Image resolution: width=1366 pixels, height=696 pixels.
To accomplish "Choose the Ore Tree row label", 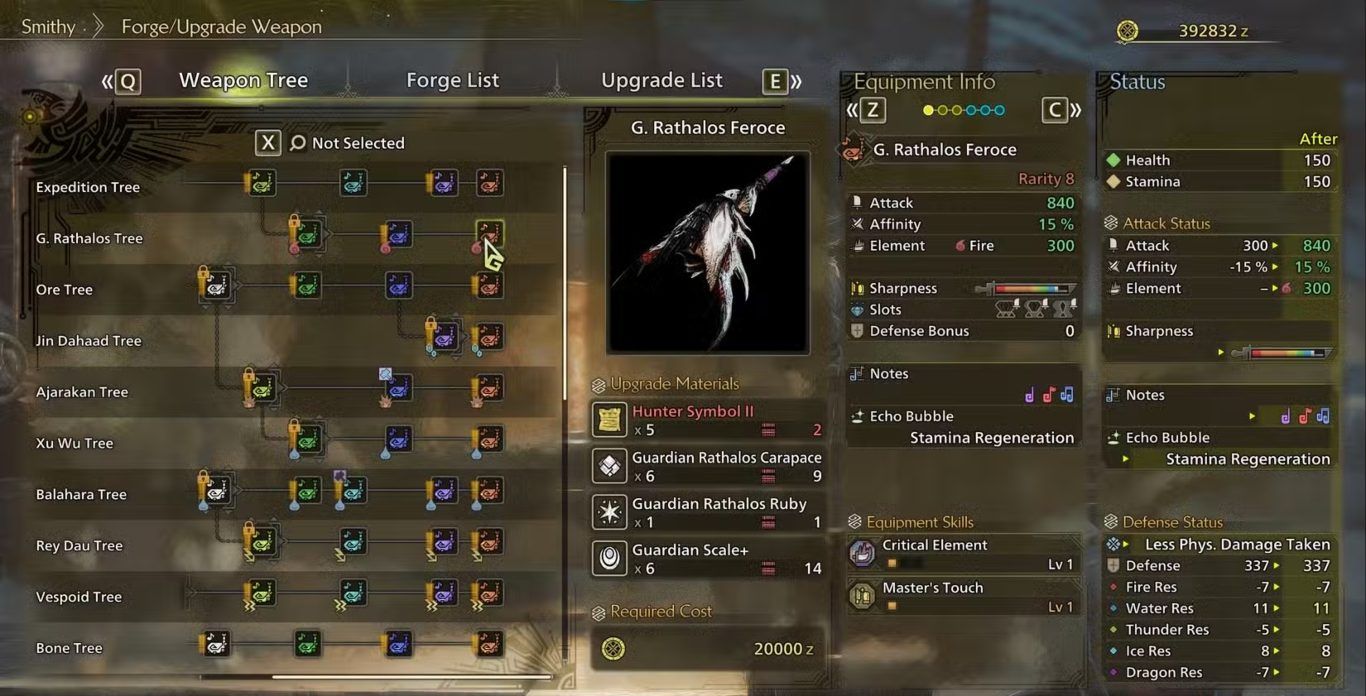I will point(64,290).
